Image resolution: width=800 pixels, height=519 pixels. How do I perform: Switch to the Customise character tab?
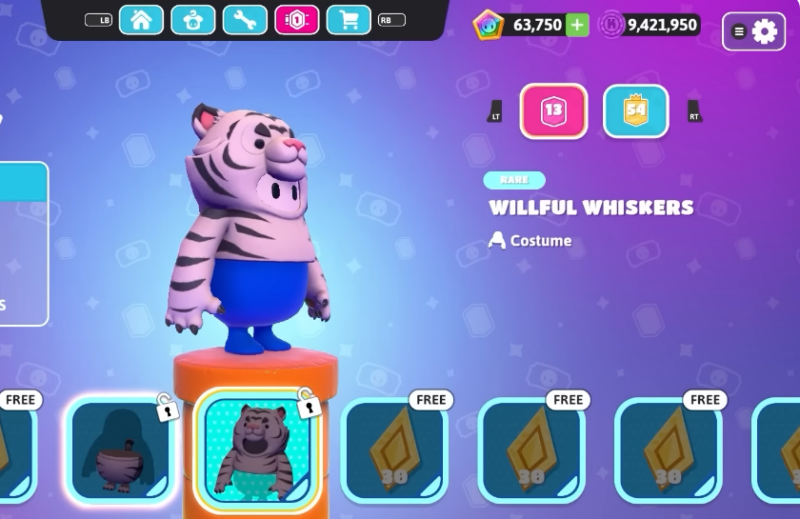click(x=193, y=20)
